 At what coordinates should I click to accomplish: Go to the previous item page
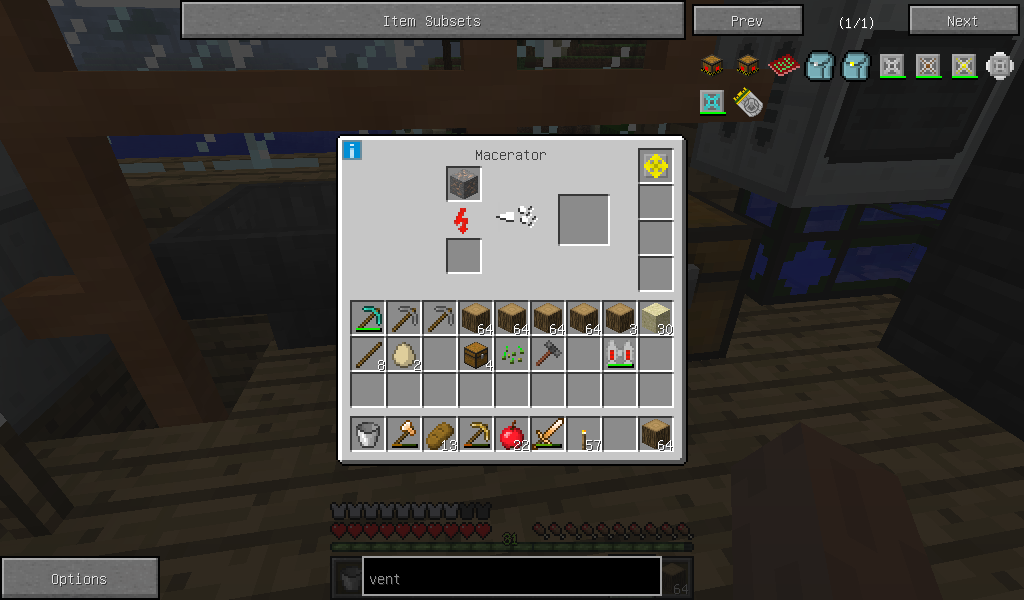(747, 20)
